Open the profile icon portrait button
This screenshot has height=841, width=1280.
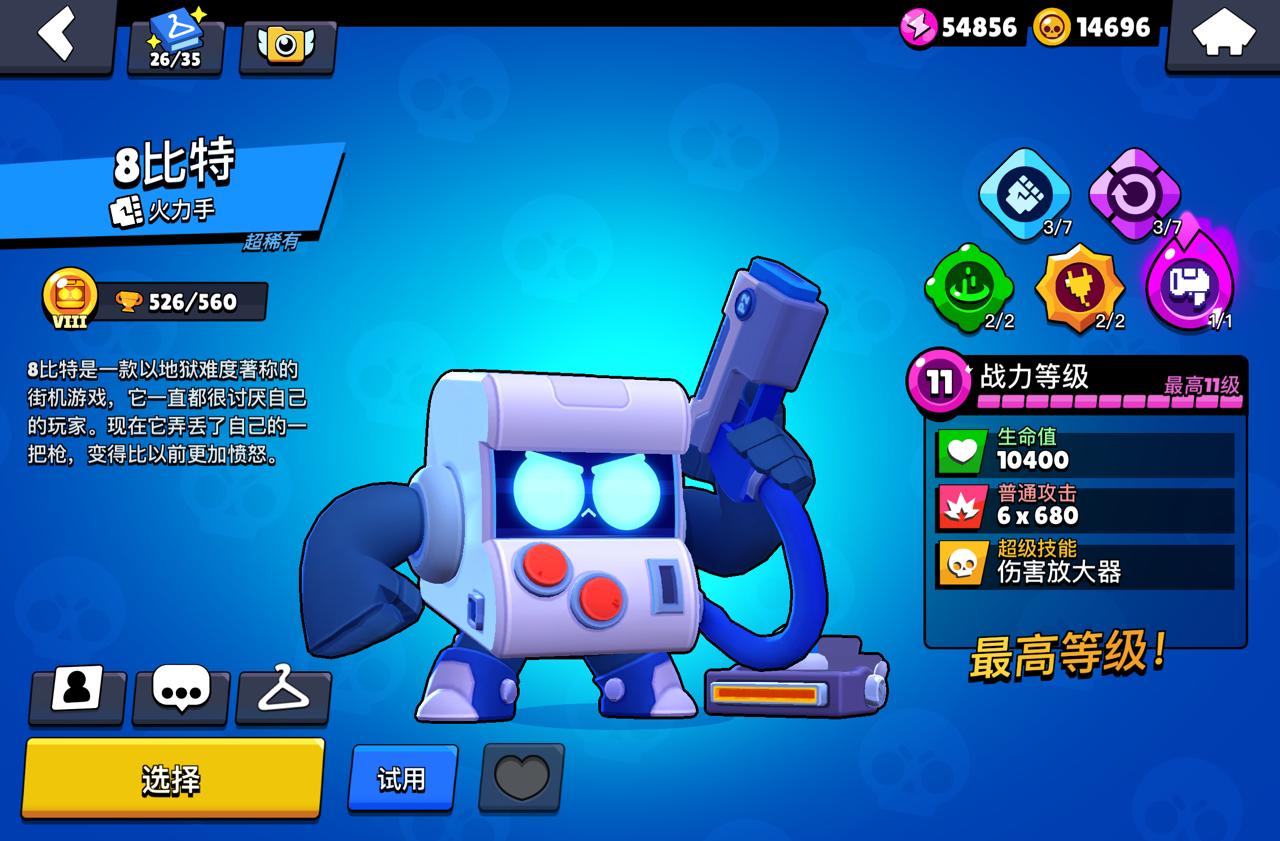click(77, 692)
